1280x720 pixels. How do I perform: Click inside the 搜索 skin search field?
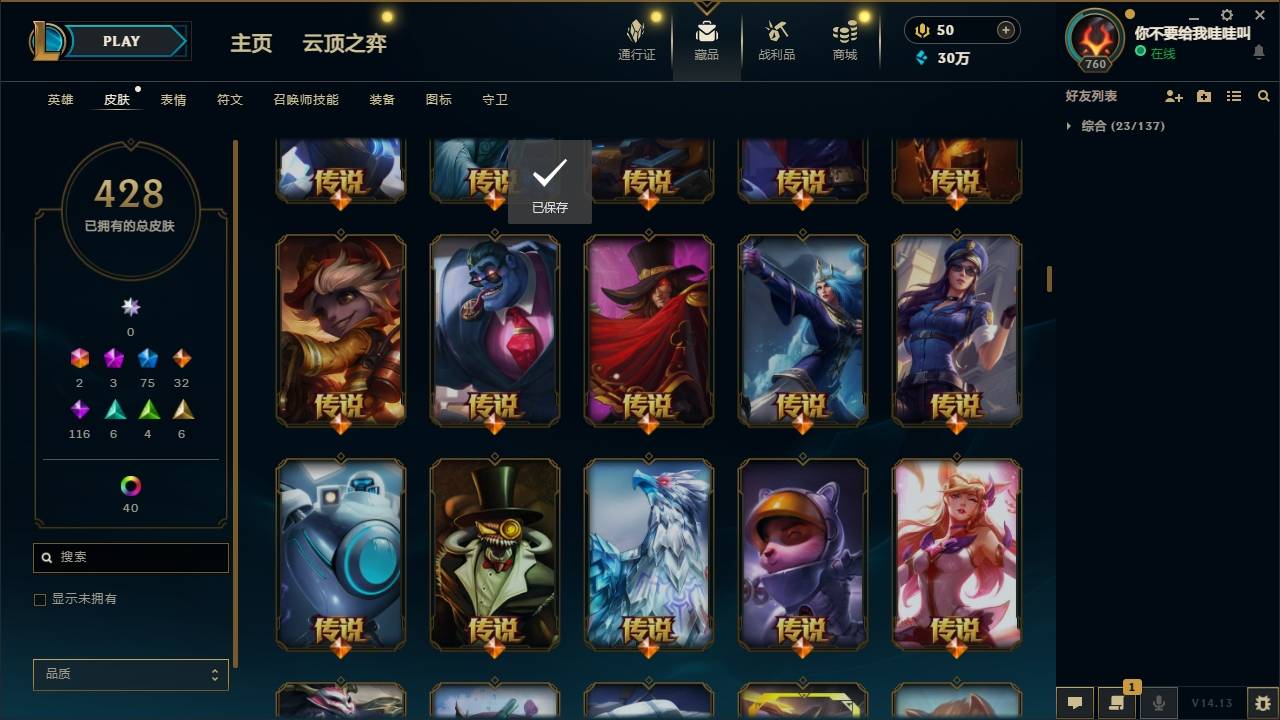[130, 557]
